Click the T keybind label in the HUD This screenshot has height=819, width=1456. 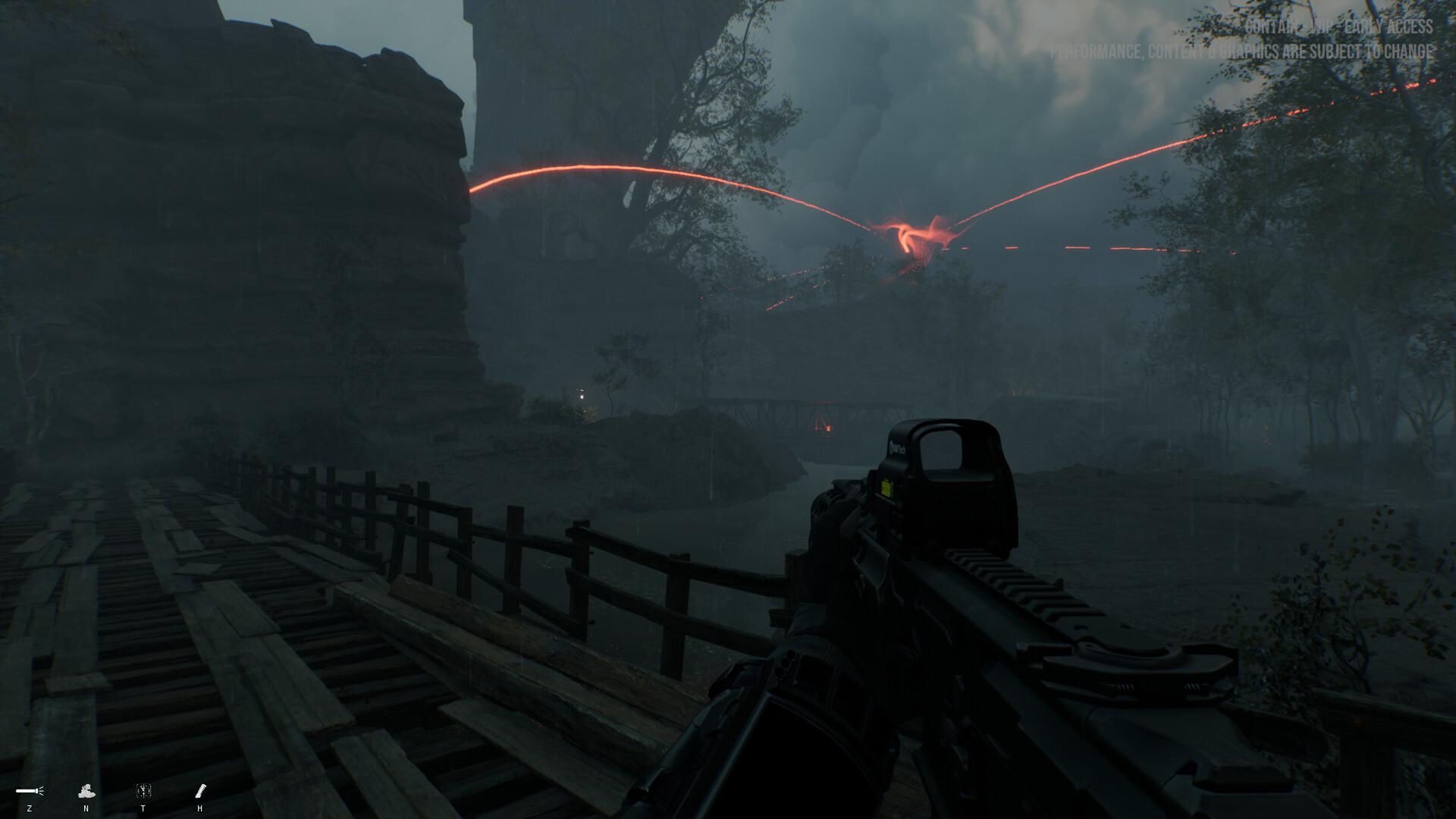point(144,808)
